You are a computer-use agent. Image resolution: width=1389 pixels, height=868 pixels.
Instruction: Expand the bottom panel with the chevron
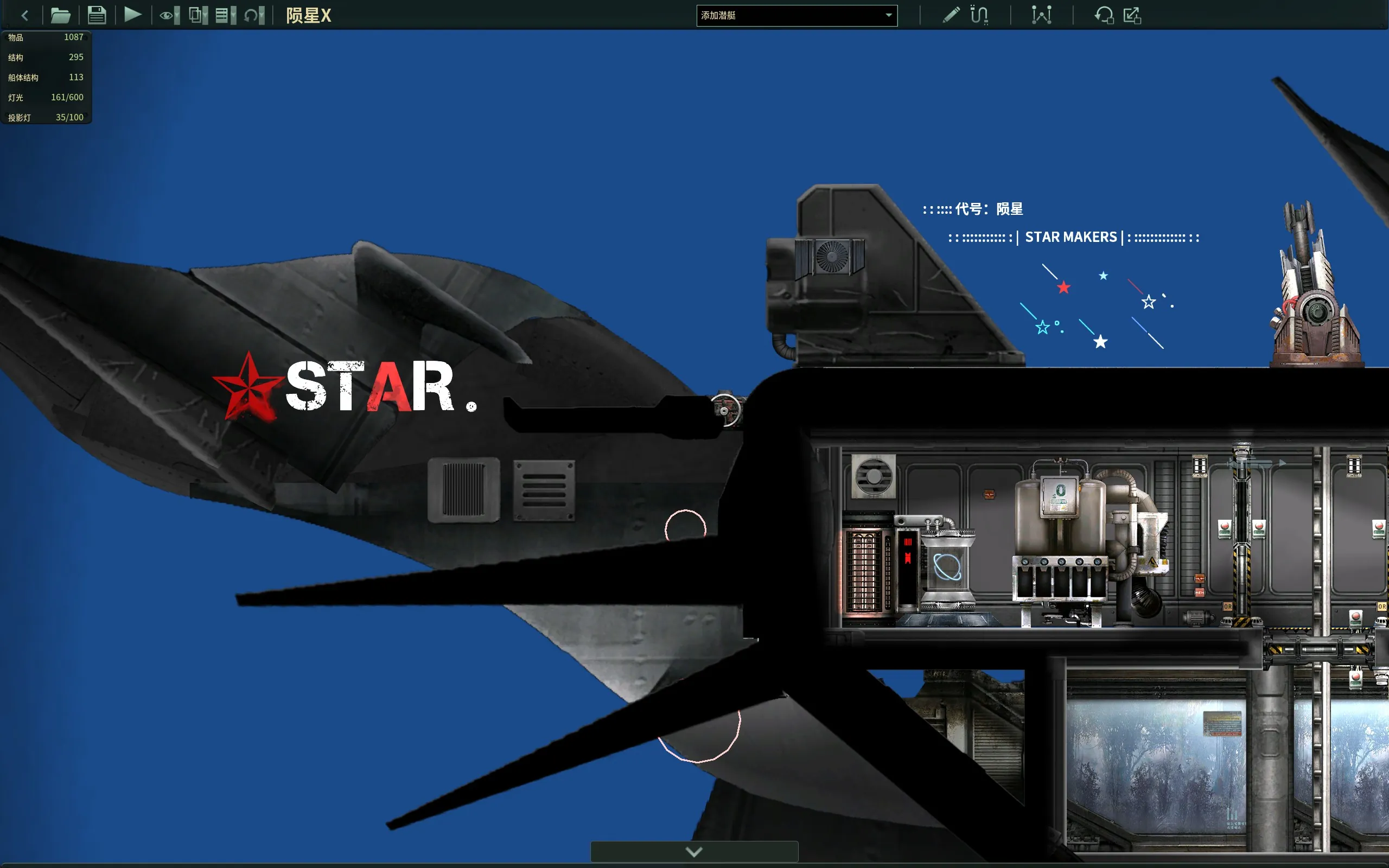(x=694, y=851)
